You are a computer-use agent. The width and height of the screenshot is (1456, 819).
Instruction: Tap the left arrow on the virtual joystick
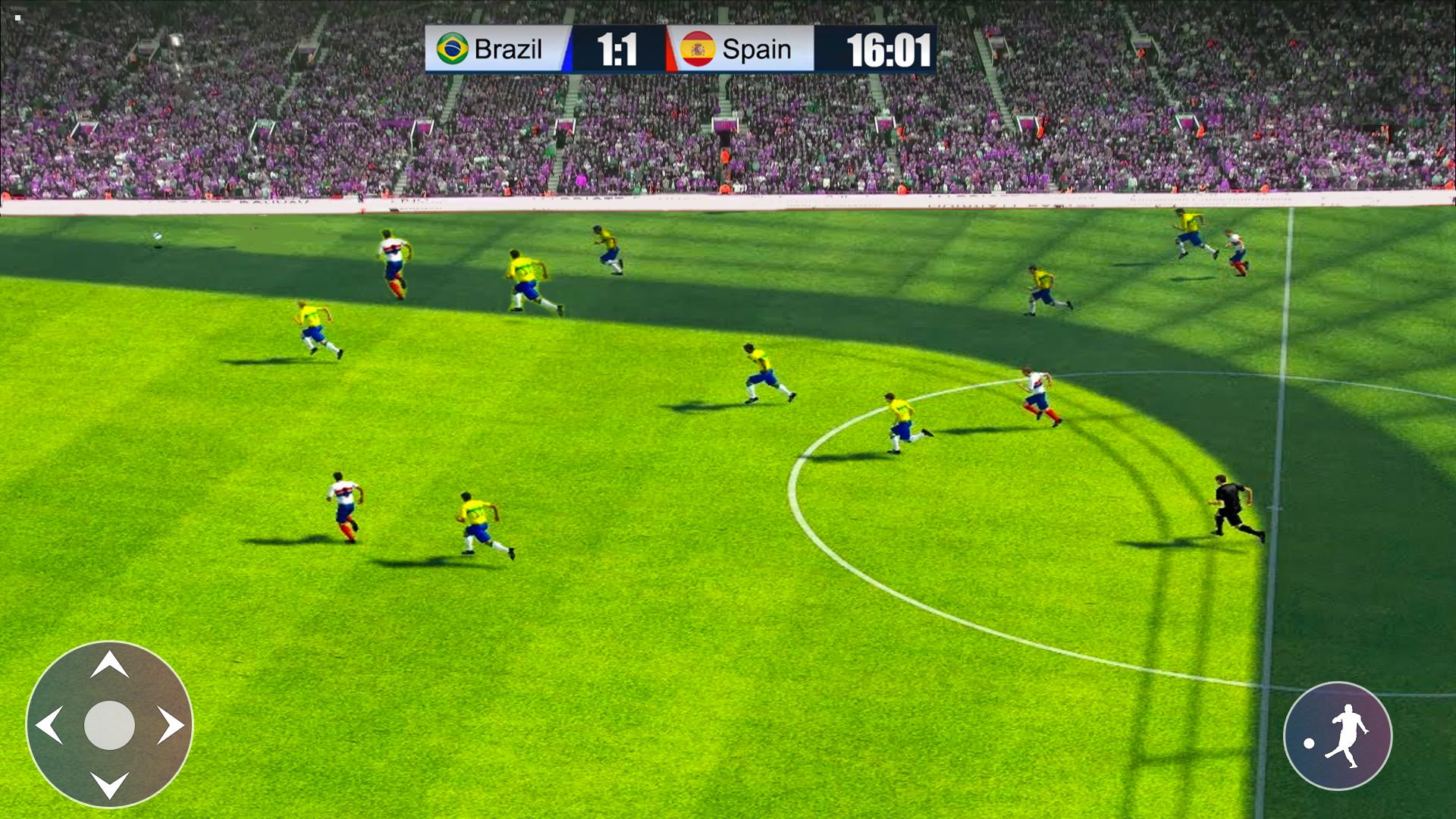click(49, 726)
